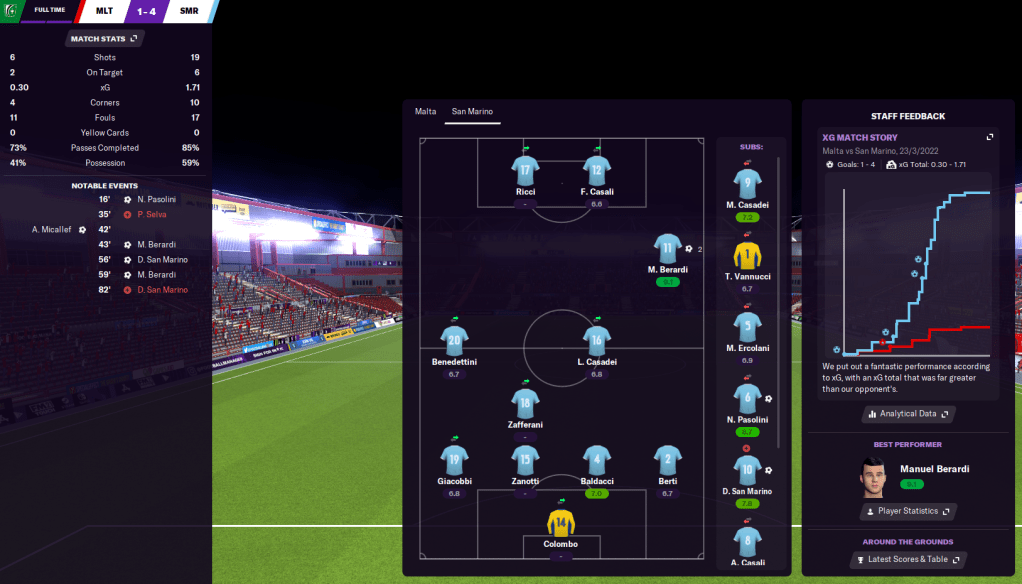Select Benedettini number 20 on the pitch
The image size is (1022, 584).
pos(454,340)
